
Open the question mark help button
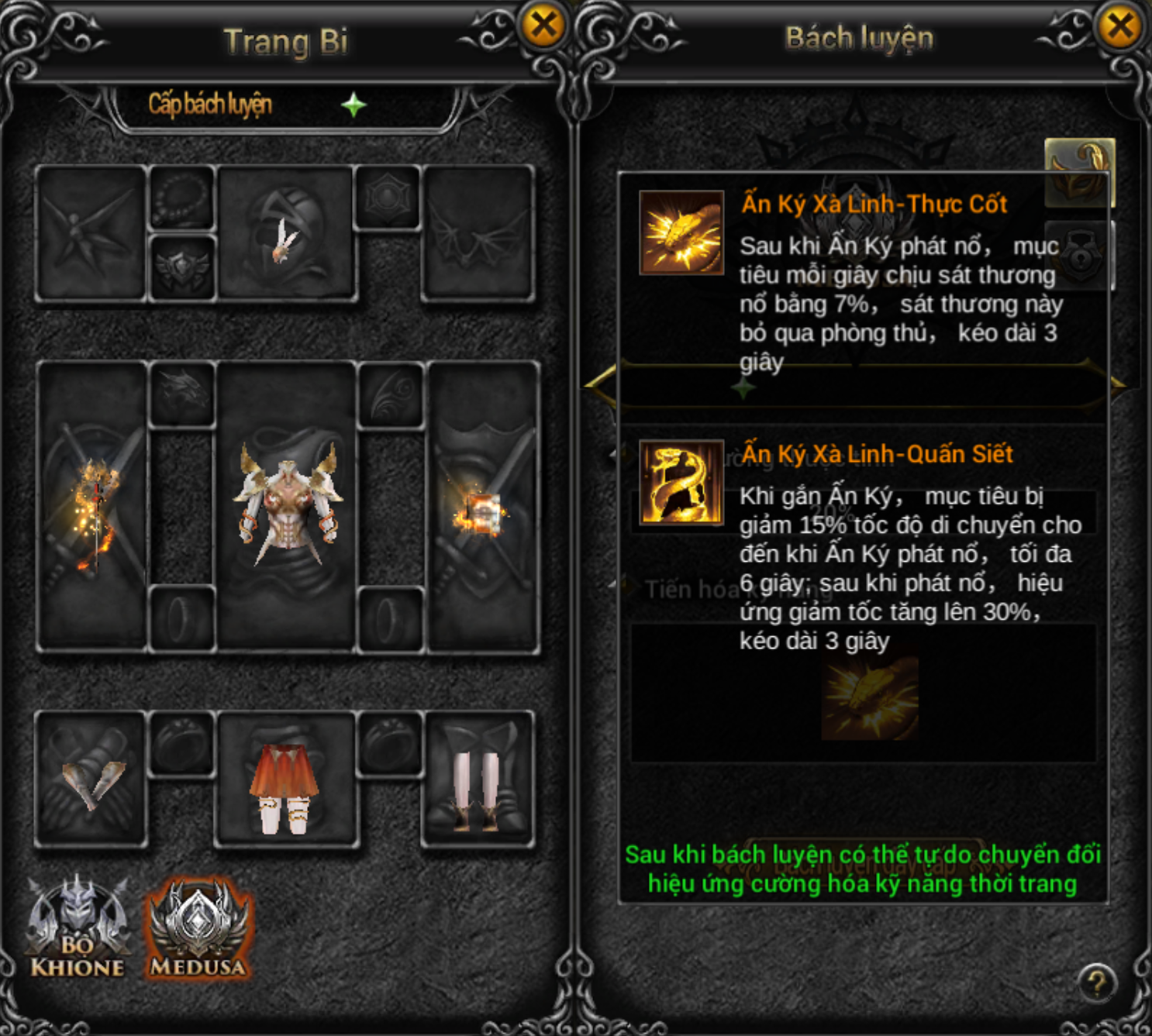(x=1096, y=984)
